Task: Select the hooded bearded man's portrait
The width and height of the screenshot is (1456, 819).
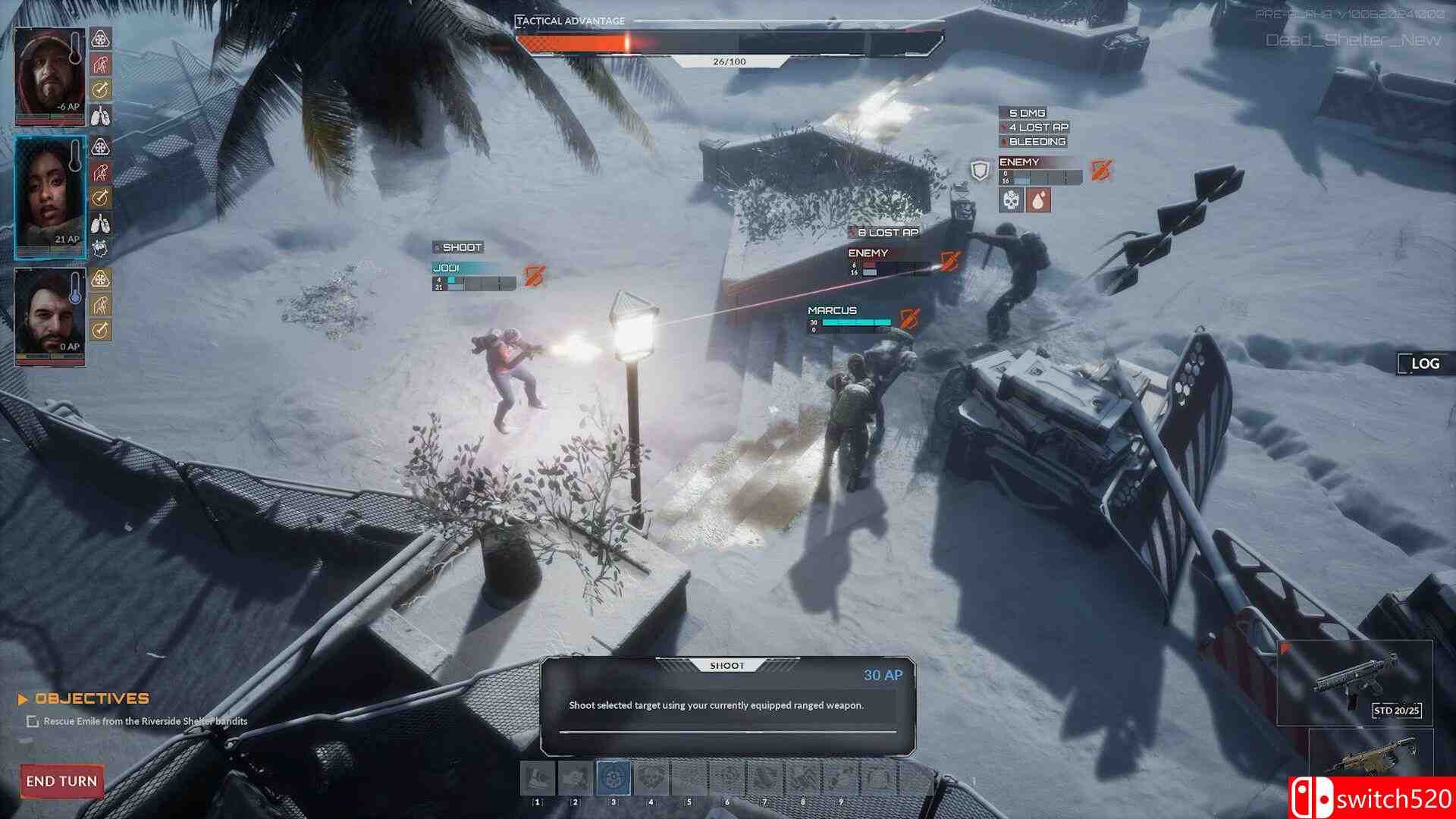Action: coord(50,75)
